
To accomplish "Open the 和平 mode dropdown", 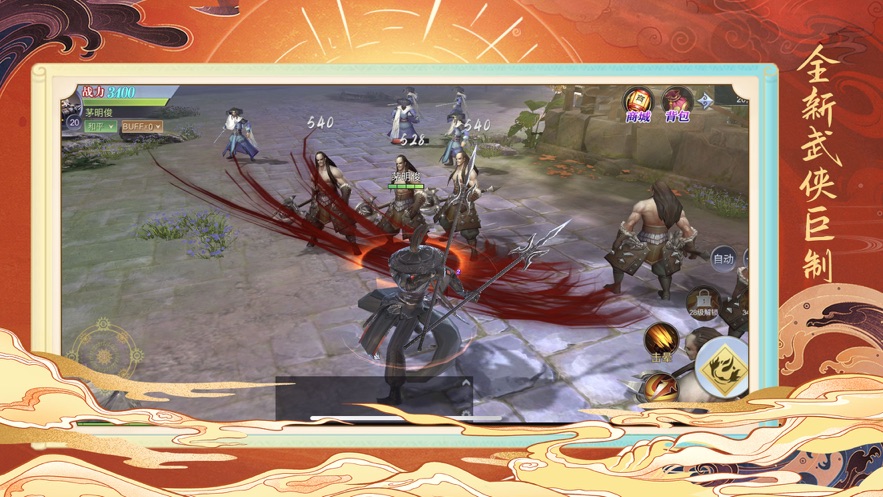I will 100,127.
